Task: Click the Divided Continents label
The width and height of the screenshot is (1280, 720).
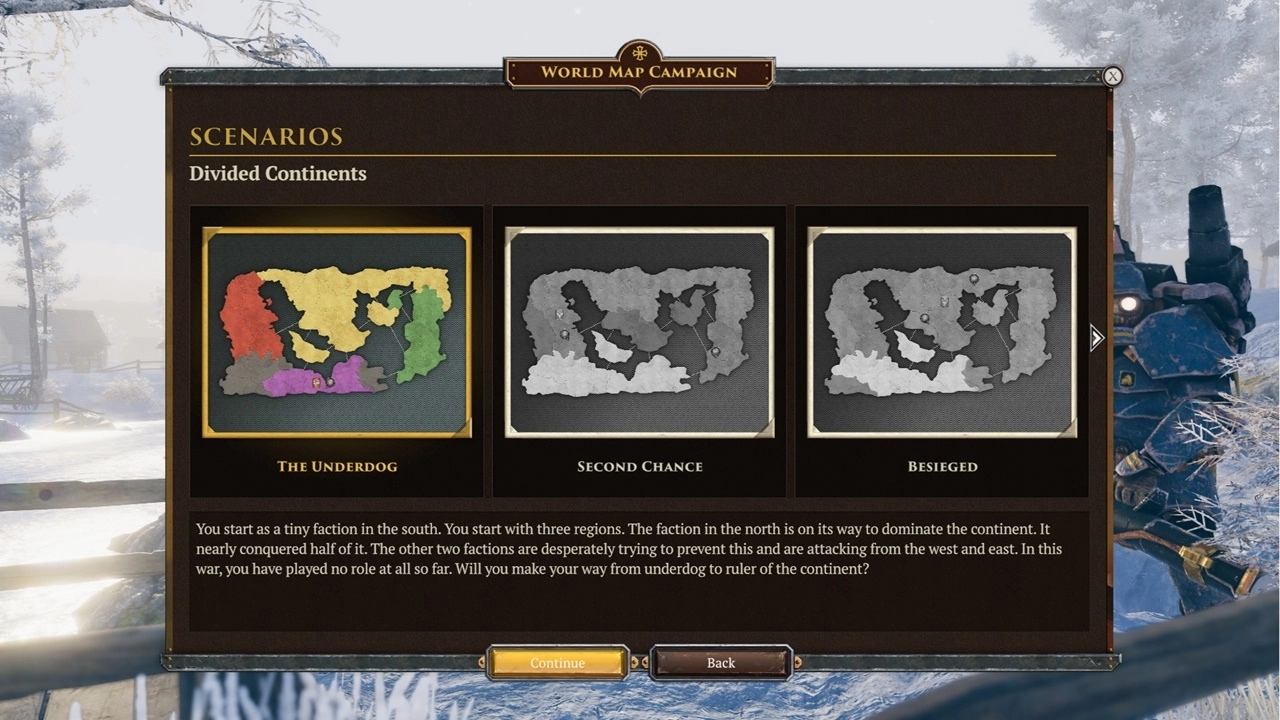Action: [x=277, y=173]
